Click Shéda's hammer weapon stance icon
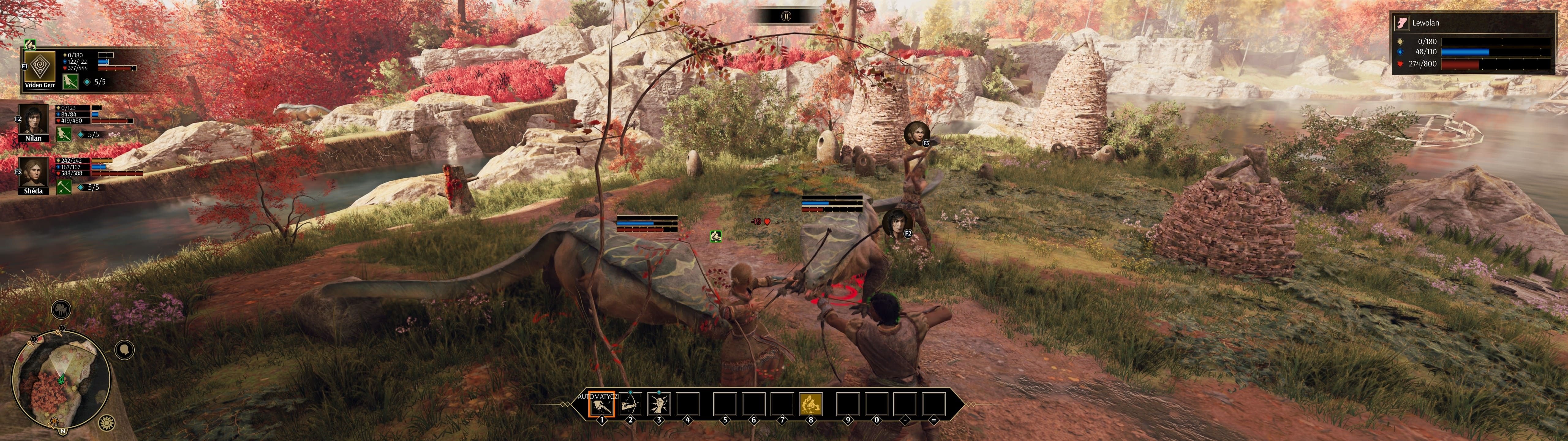Screen dimensions: 1568x441 (x=65, y=187)
